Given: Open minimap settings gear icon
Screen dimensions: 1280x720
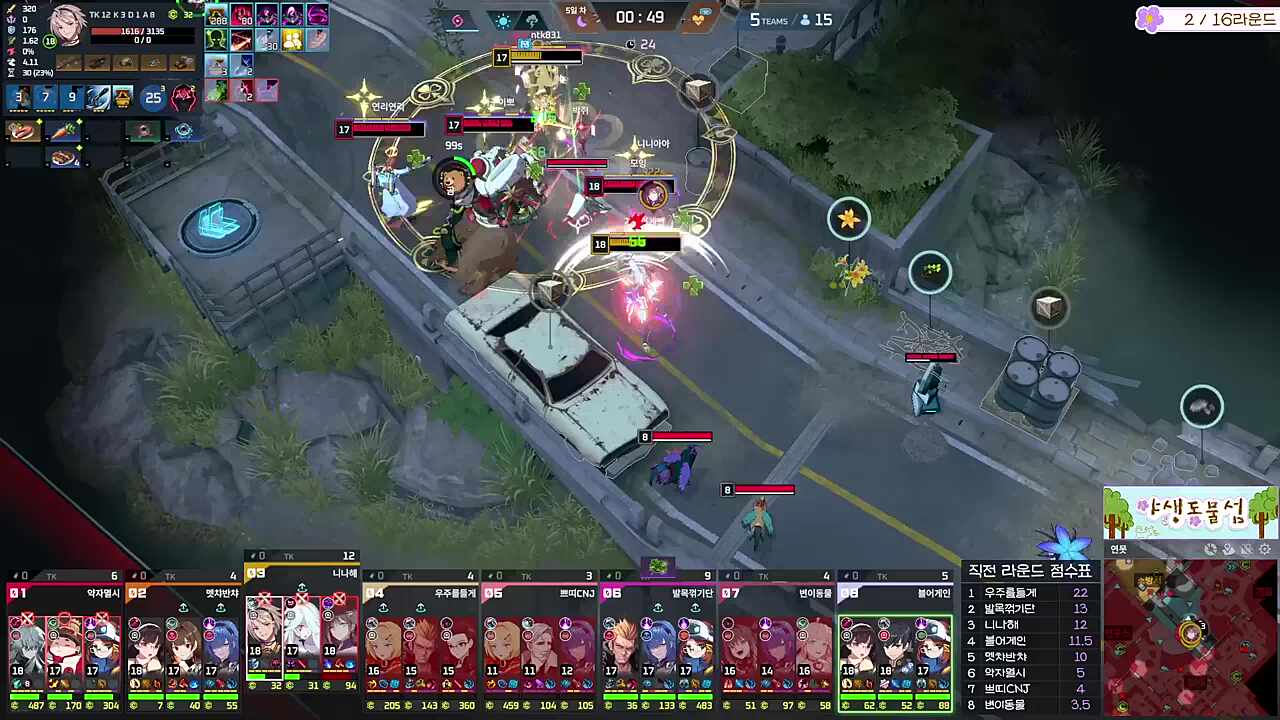Looking at the screenshot, I should tap(1265, 549).
